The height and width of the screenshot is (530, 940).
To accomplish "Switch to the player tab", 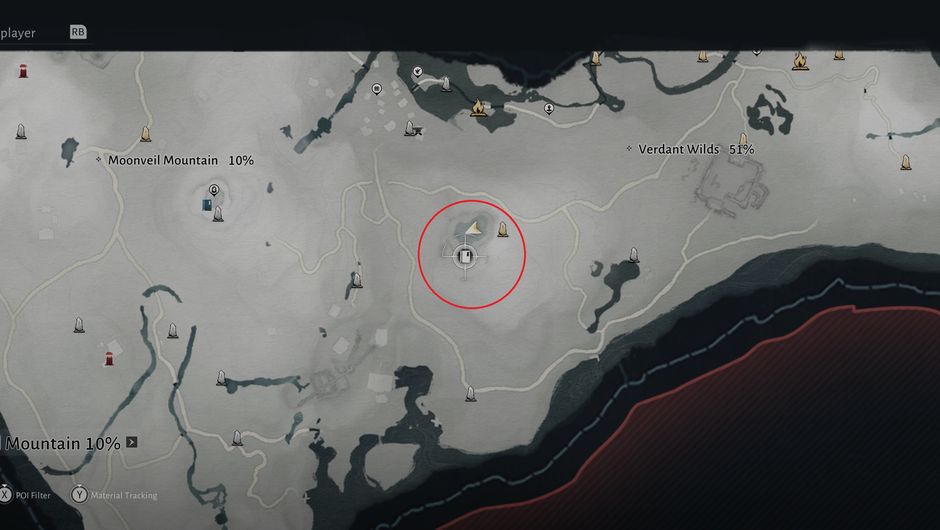I will 20,32.
